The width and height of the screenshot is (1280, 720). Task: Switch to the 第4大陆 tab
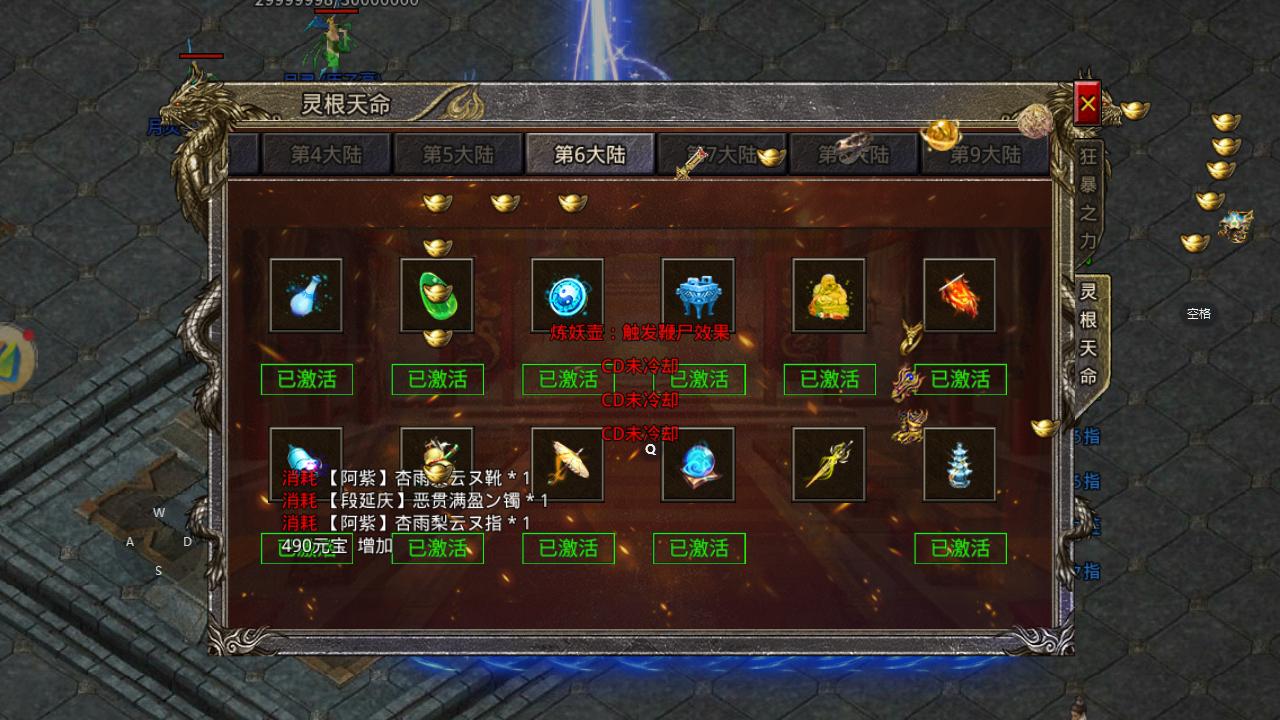pyautogui.click(x=326, y=155)
